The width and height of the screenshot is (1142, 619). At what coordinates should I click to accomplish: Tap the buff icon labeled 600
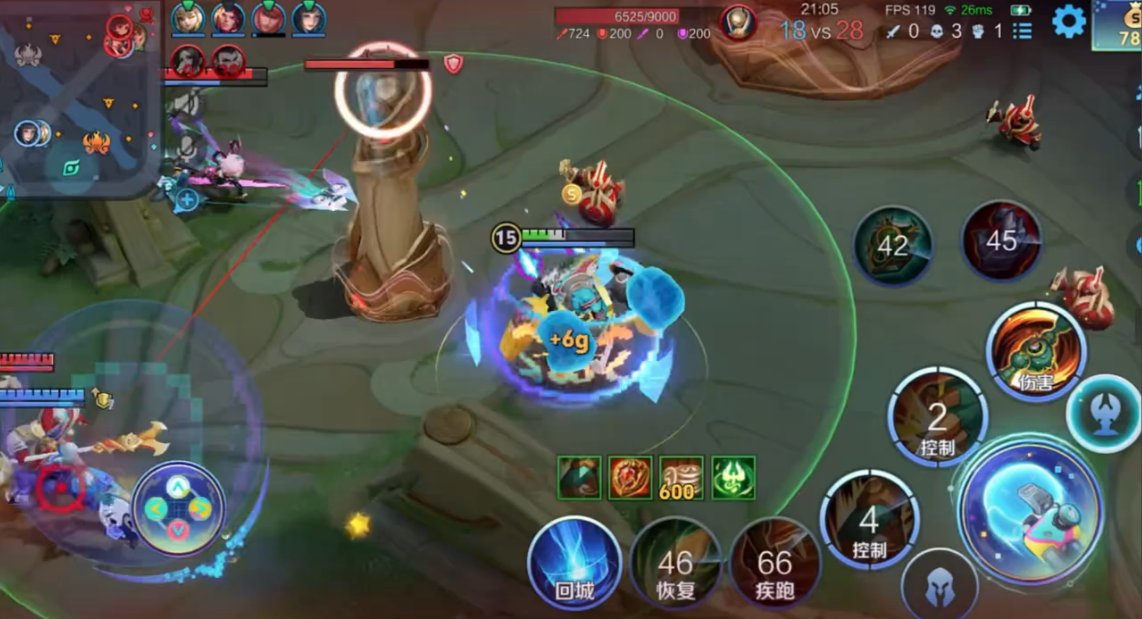pyautogui.click(x=681, y=478)
